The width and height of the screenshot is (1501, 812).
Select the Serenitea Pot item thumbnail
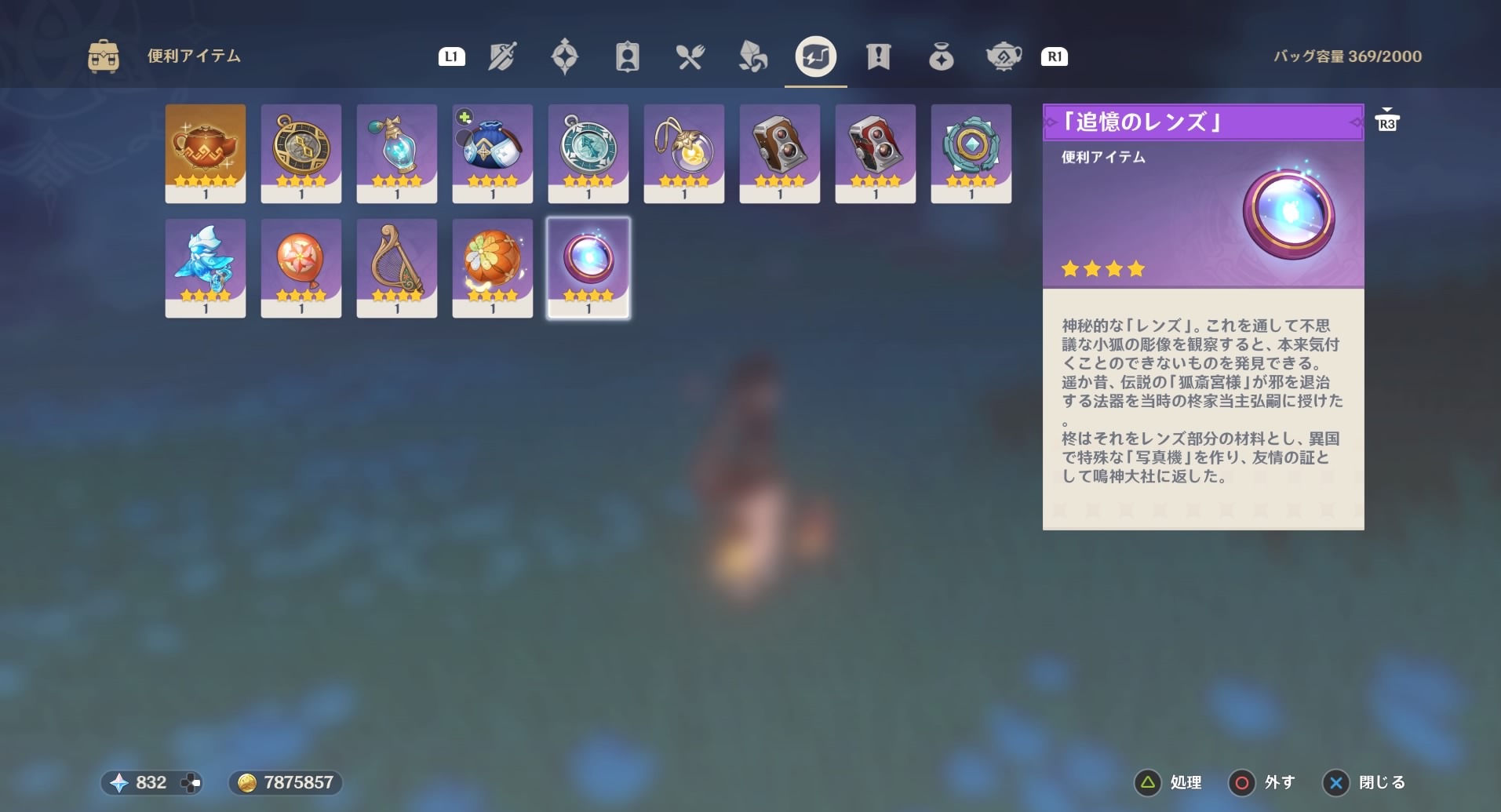[x=206, y=153]
